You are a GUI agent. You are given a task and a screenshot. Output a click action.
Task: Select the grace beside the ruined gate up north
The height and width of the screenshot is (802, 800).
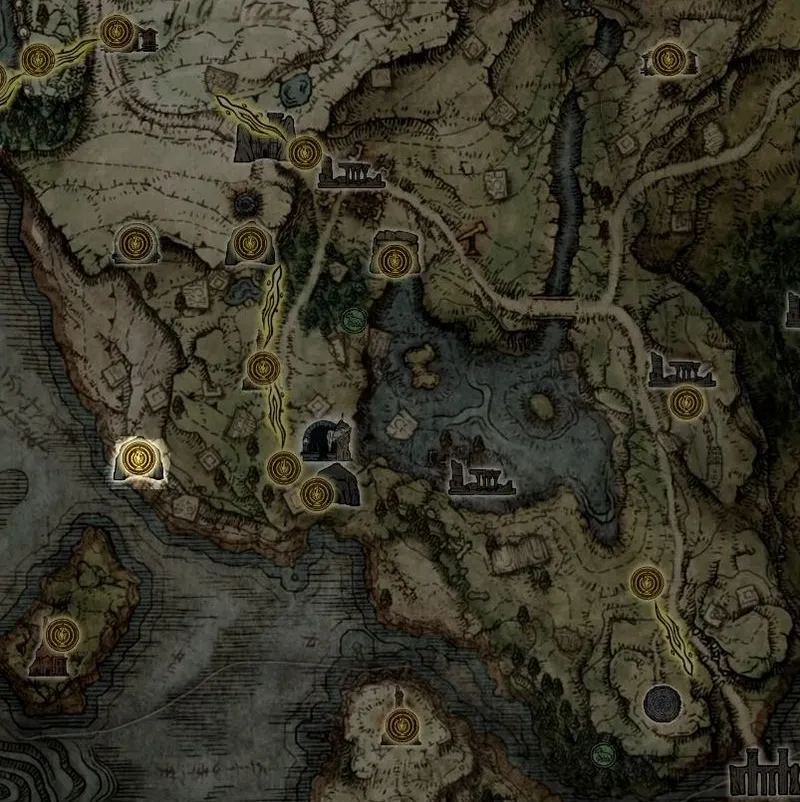pyautogui.click(x=304, y=152)
